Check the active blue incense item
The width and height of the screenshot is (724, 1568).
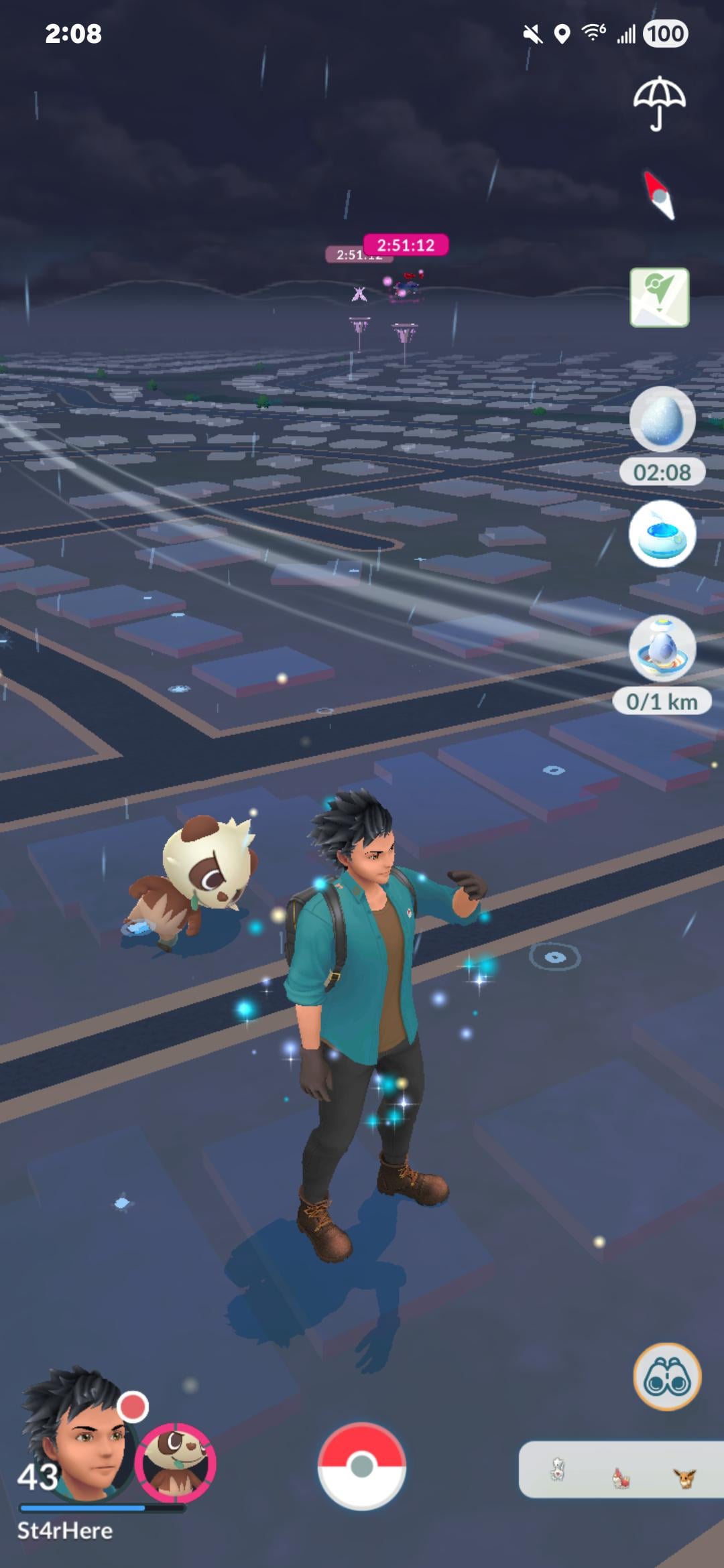click(x=662, y=534)
